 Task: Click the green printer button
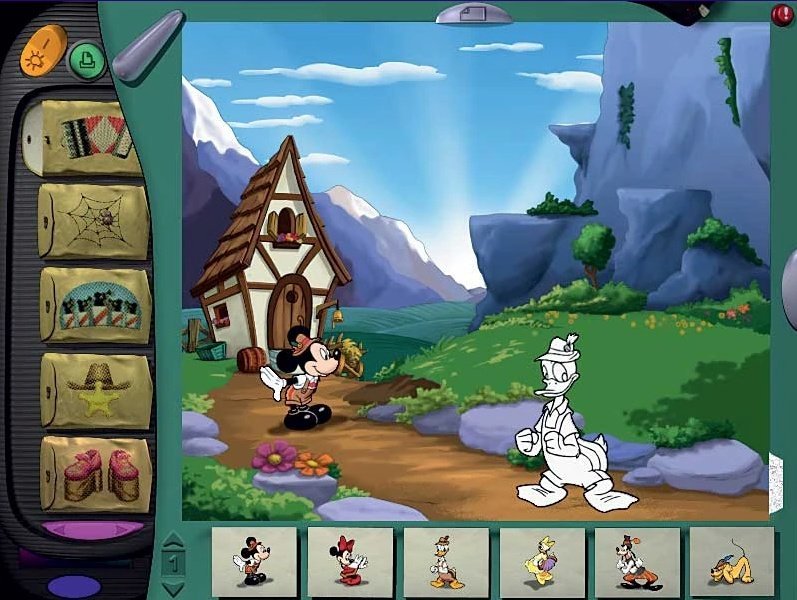(x=87, y=60)
